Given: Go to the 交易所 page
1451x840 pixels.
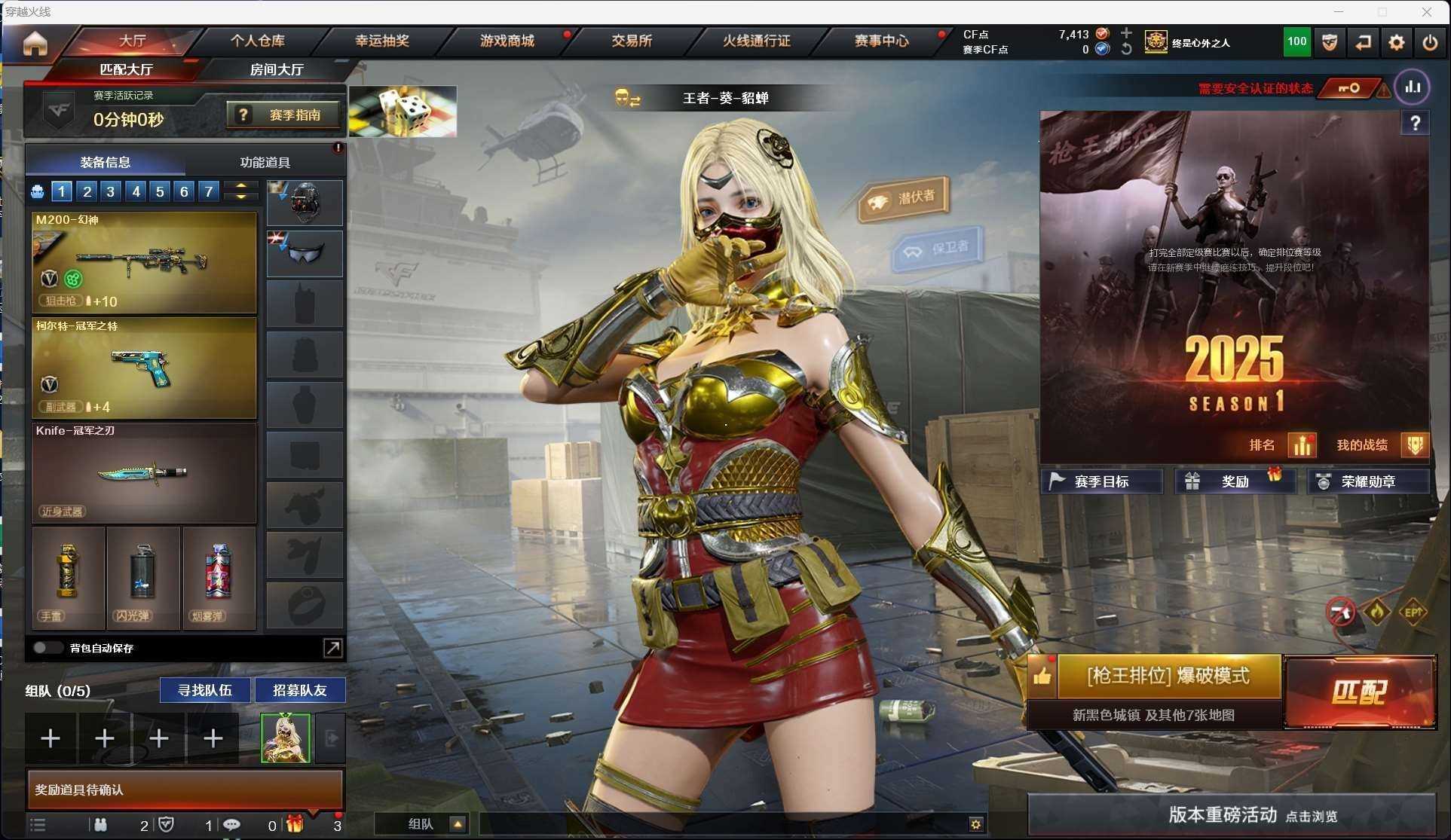Looking at the screenshot, I should click(632, 41).
